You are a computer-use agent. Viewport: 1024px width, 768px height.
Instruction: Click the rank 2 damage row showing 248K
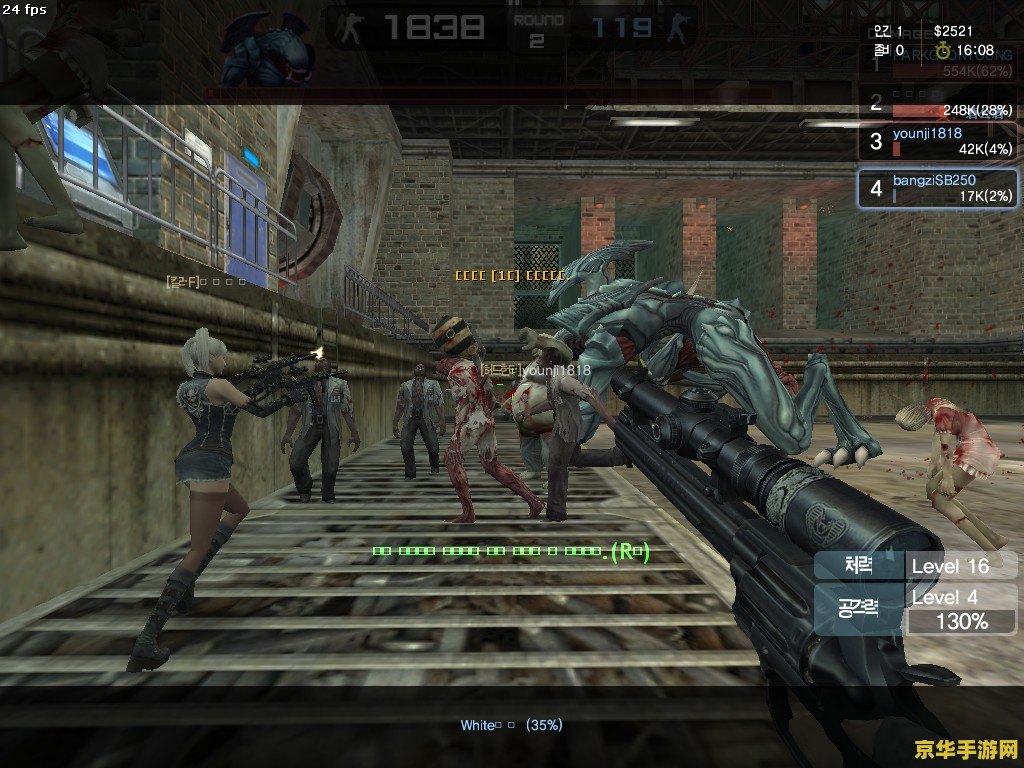tap(938, 102)
